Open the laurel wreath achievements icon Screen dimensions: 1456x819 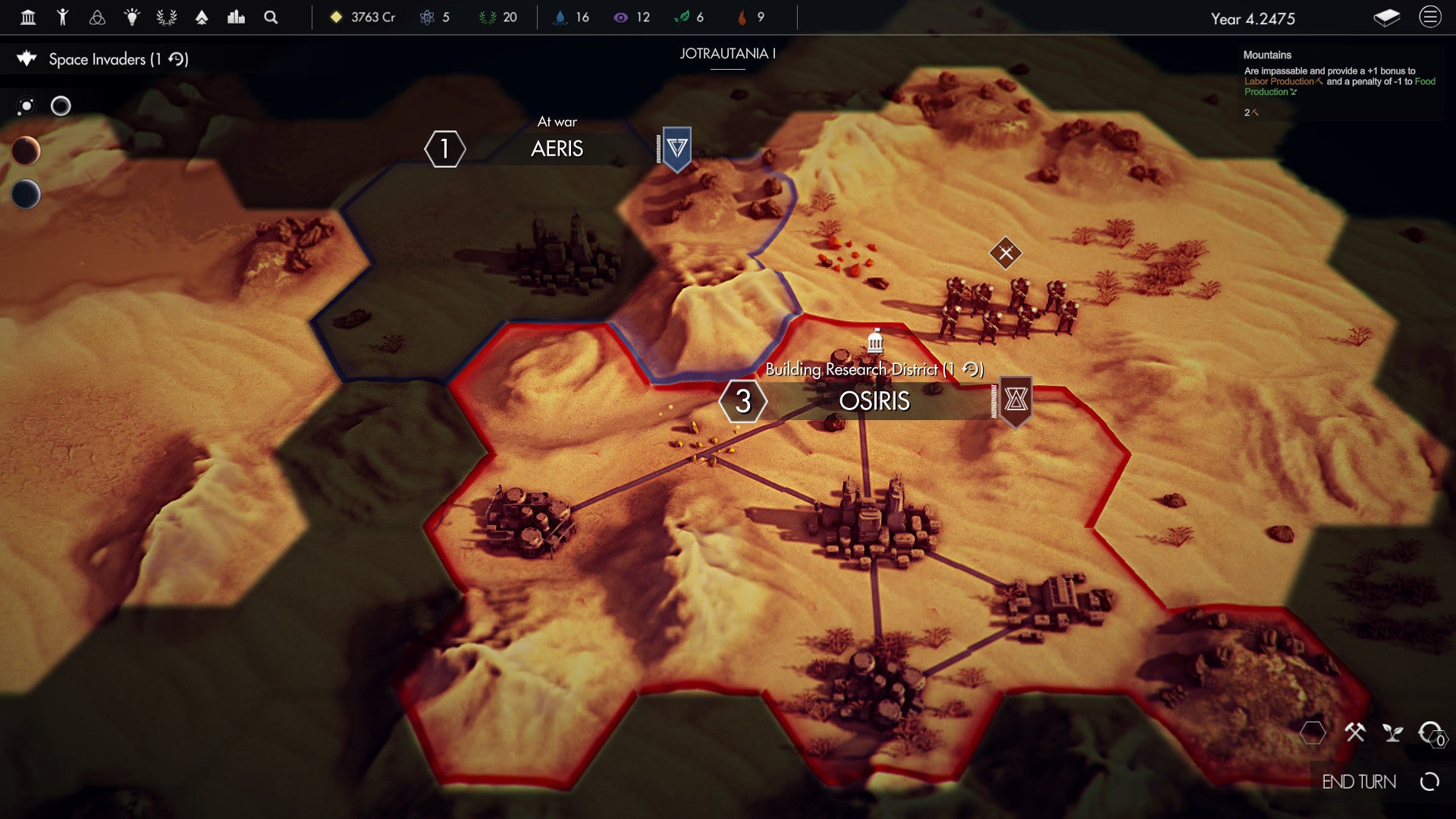pyautogui.click(x=168, y=17)
